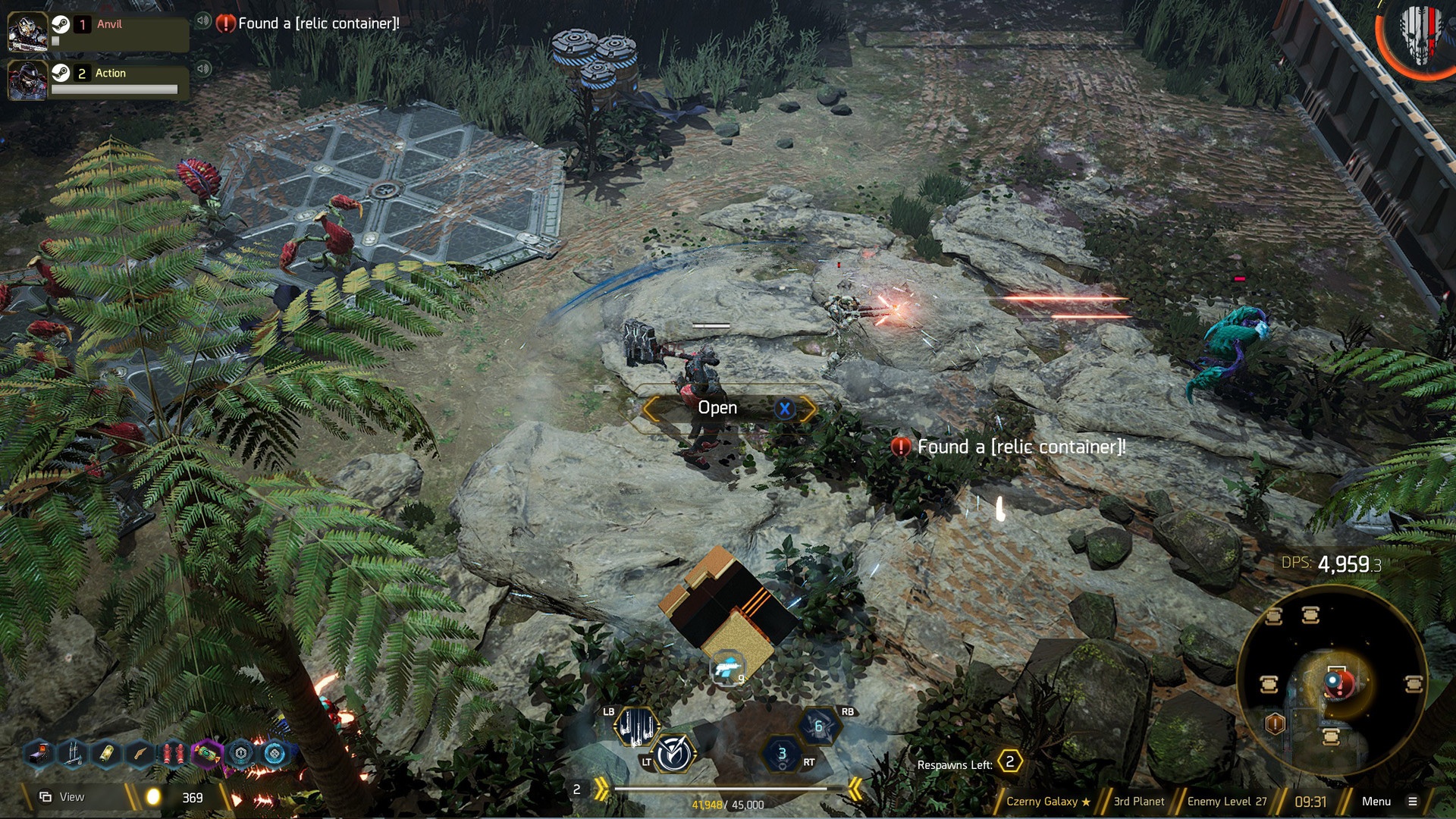Select the blue glowing ring relic icon
The image size is (1456, 819).
click(x=274, y=754)
